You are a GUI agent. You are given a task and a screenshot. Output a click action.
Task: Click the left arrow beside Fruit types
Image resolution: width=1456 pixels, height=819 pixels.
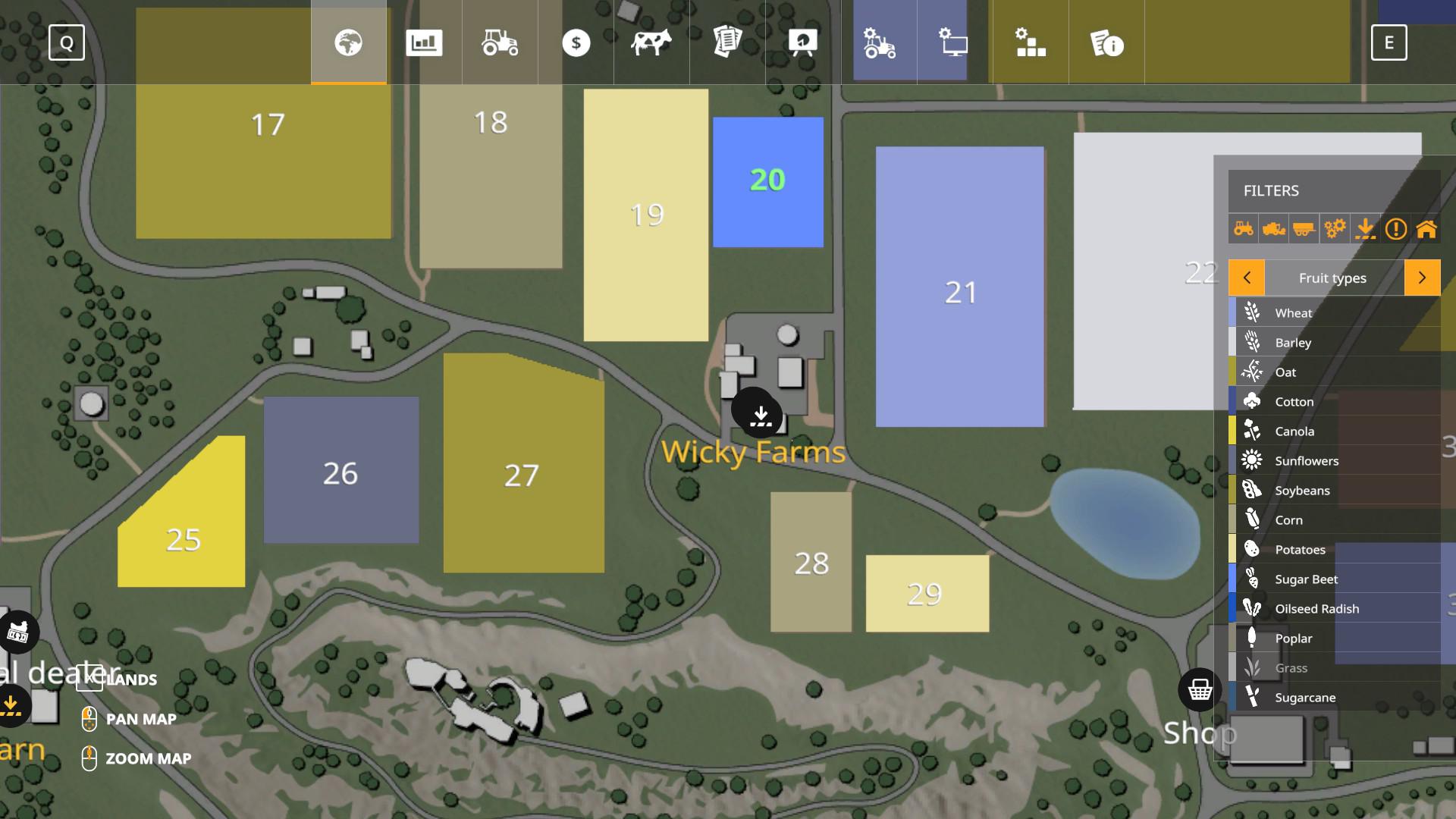pyautogui.click(x=1247, y=278)
